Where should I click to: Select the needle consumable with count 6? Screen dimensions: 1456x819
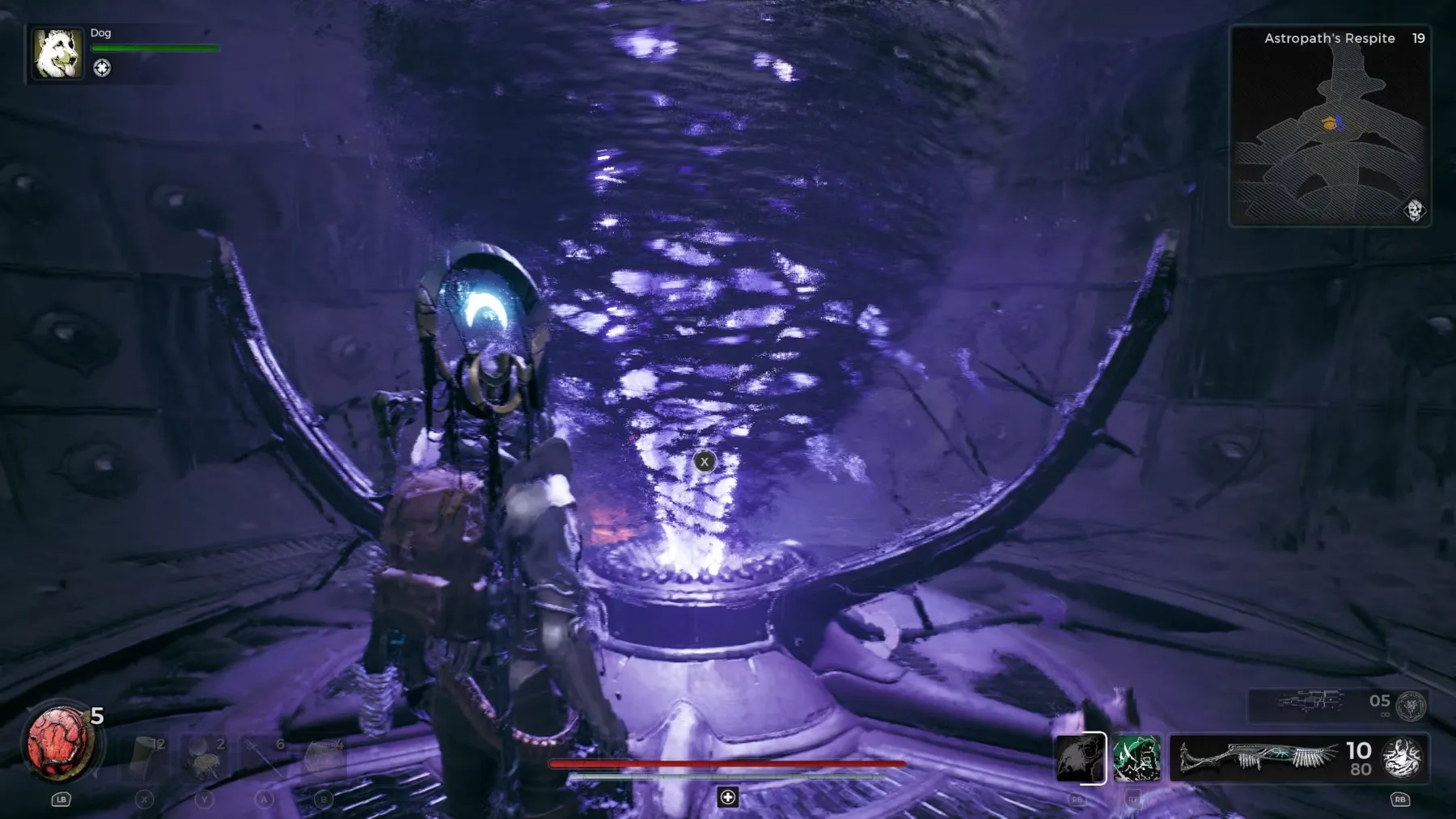tap(264, 758)
